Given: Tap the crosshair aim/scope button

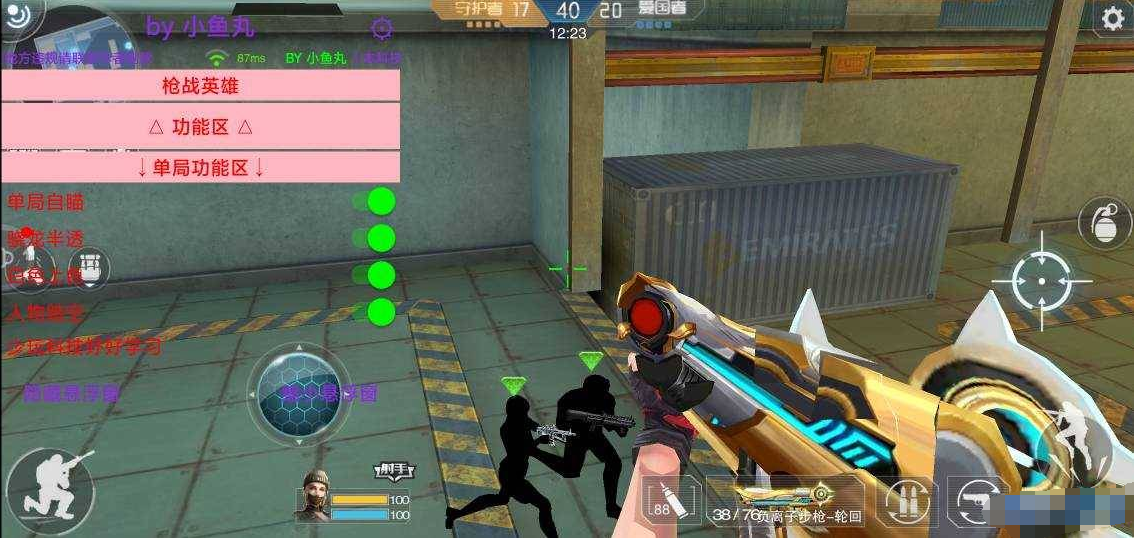Looking at the screenshot, I should point(1041,281).
